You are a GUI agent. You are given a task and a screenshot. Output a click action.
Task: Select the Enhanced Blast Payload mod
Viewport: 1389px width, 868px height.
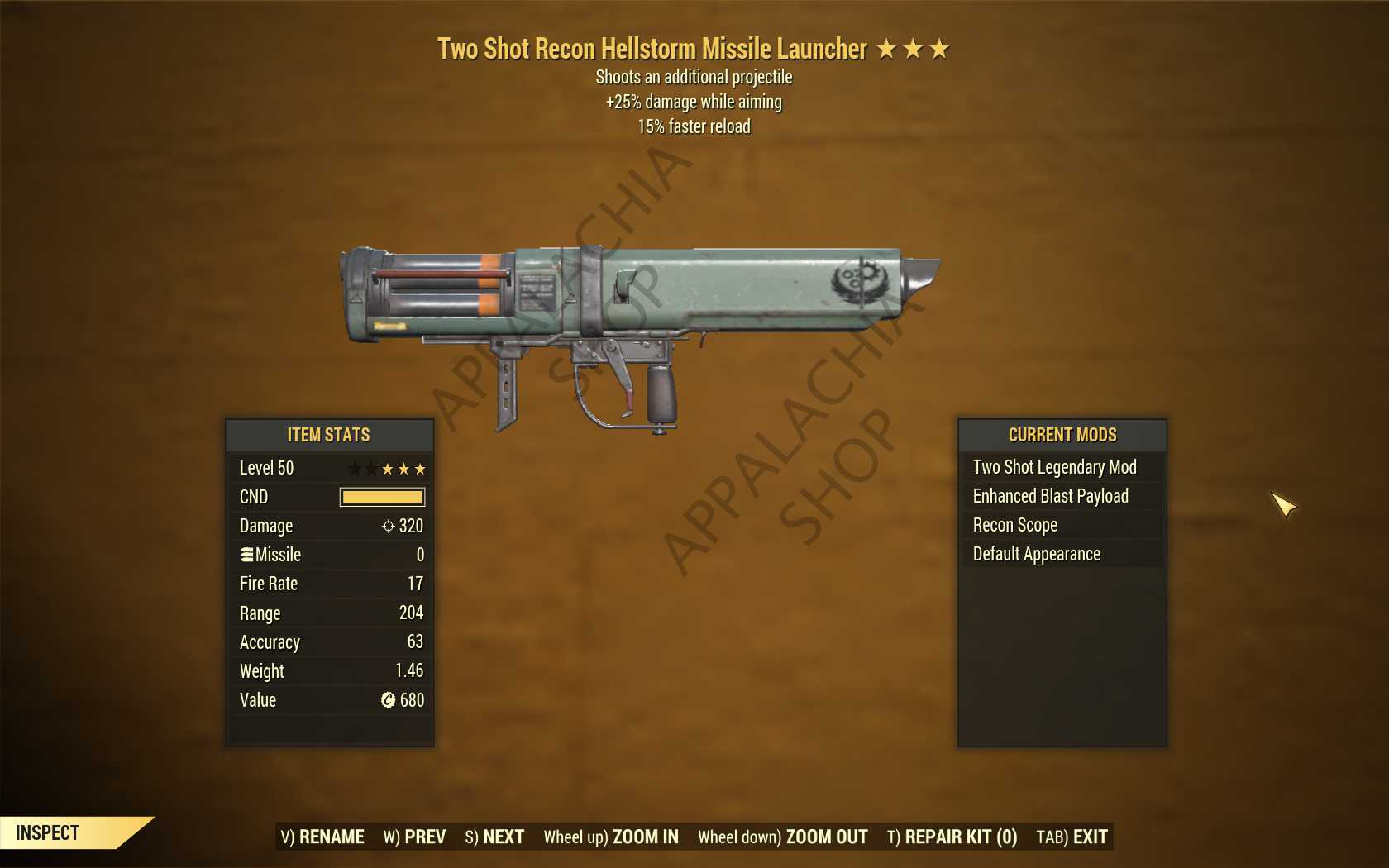pyautogui.click(x=1048, y=496)
